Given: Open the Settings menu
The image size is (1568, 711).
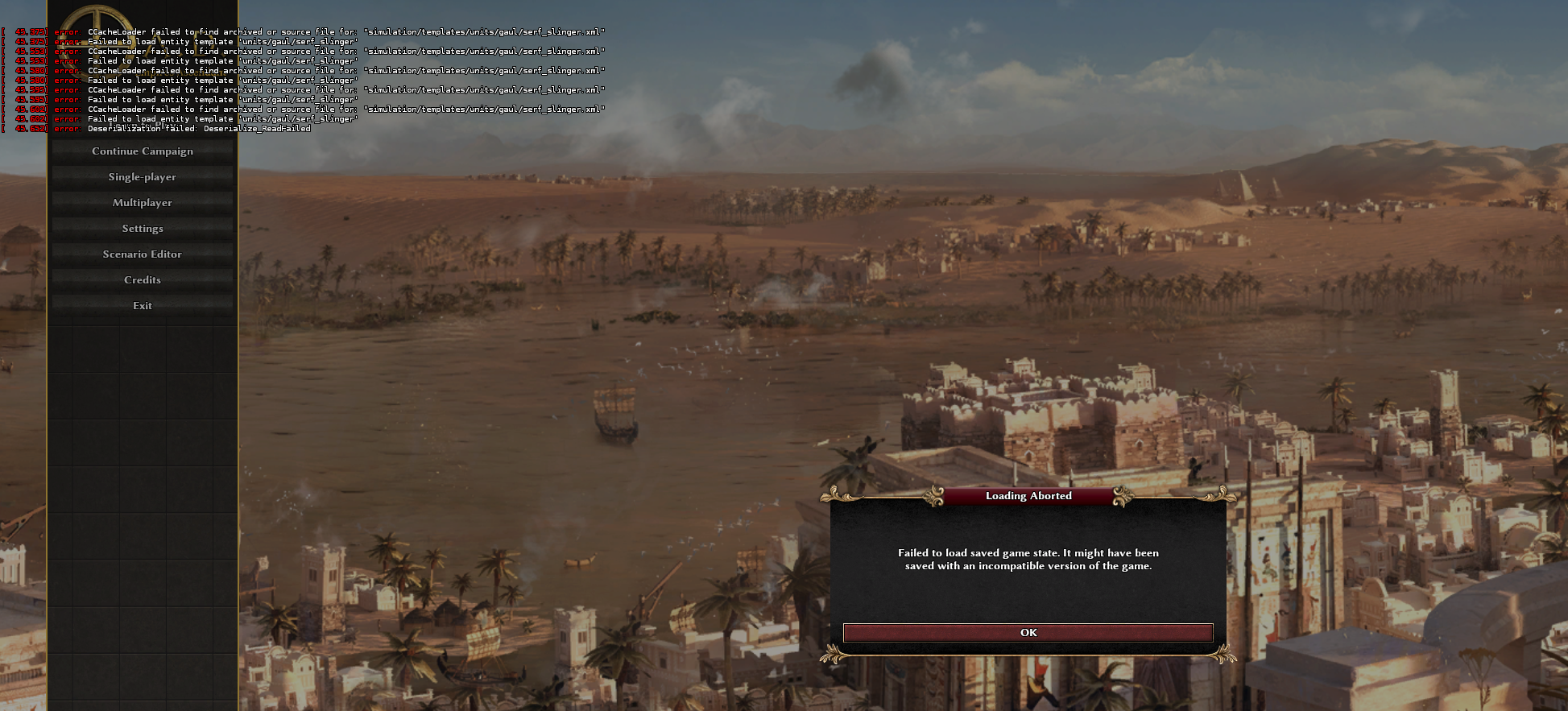Looking at the screenshot, I should [x=143, y=229].
